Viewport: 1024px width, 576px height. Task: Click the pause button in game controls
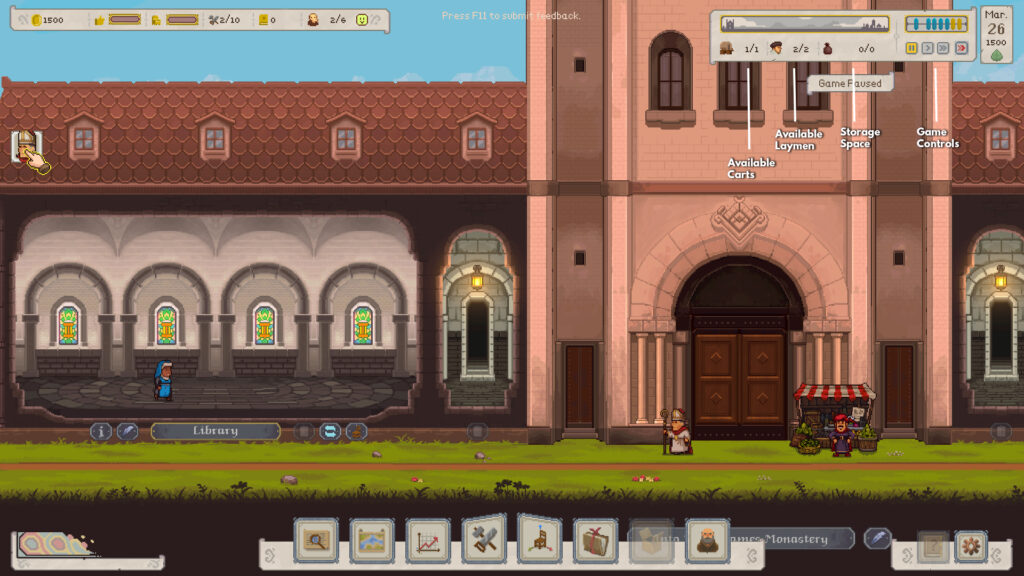912,48
